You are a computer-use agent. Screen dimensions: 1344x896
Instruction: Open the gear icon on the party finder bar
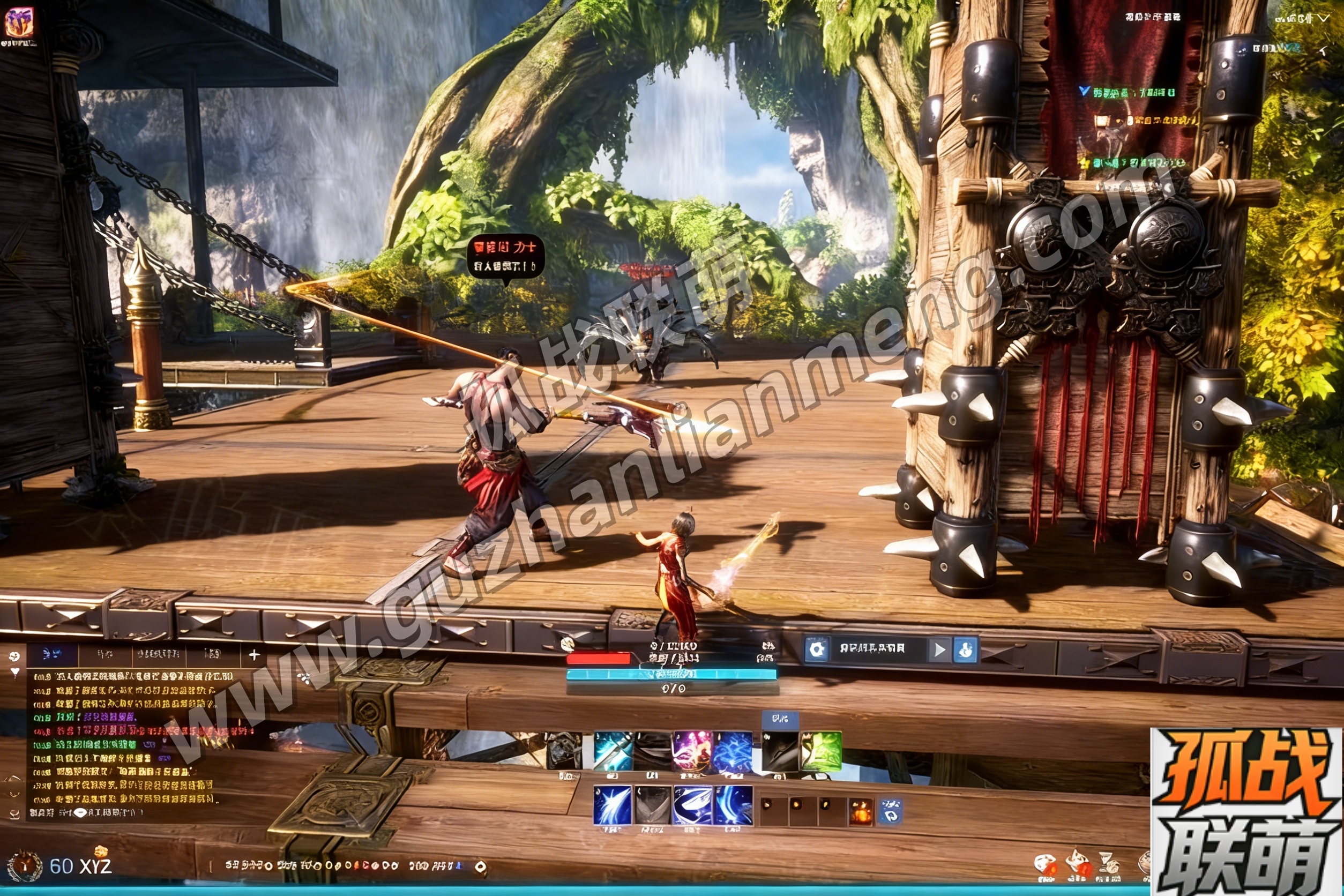click(x=817, y=649)
